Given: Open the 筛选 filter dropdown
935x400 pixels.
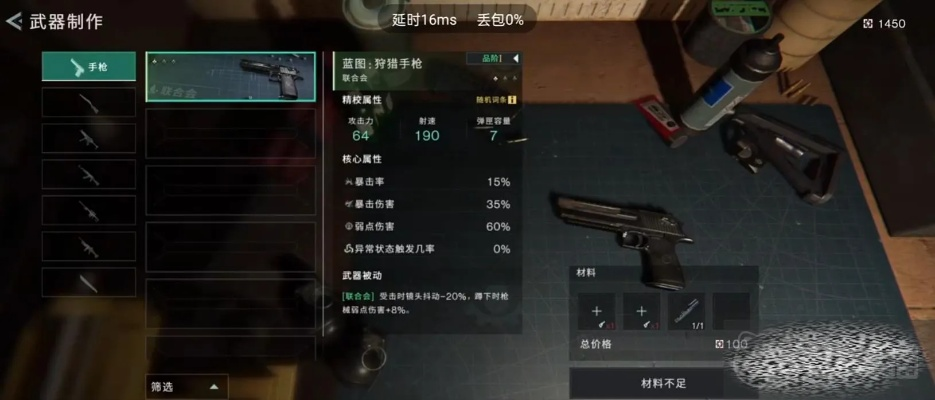Looking at the screenshot, I should tap(187, 386).
